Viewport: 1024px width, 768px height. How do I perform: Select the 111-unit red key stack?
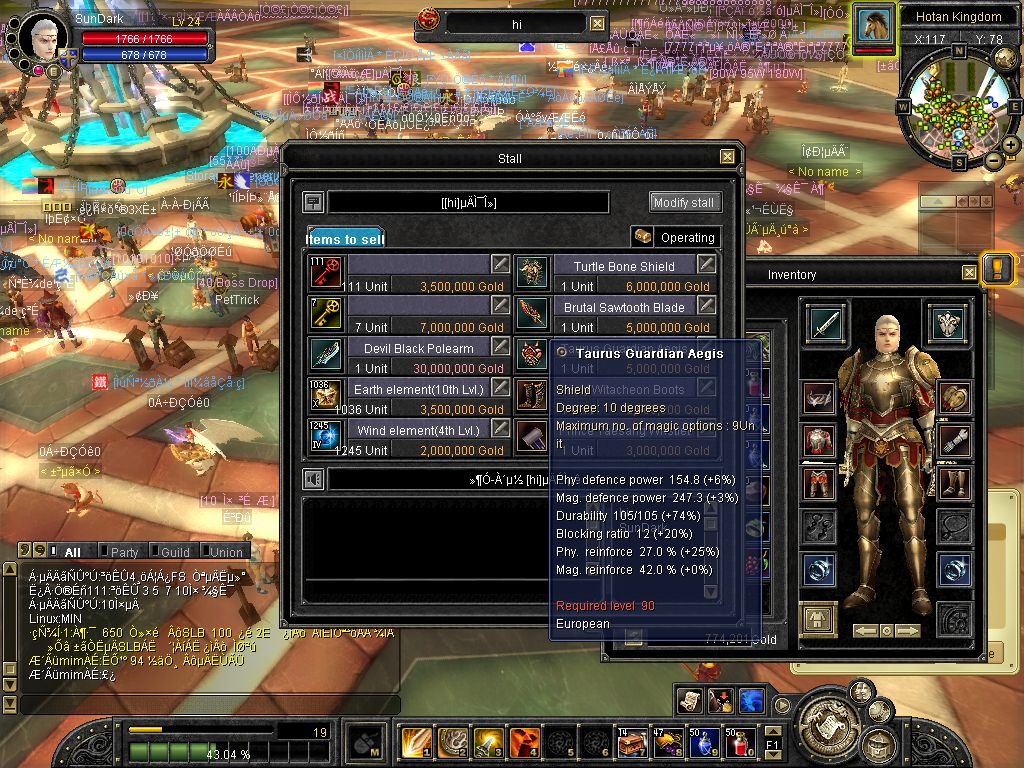tap(327, 272)
